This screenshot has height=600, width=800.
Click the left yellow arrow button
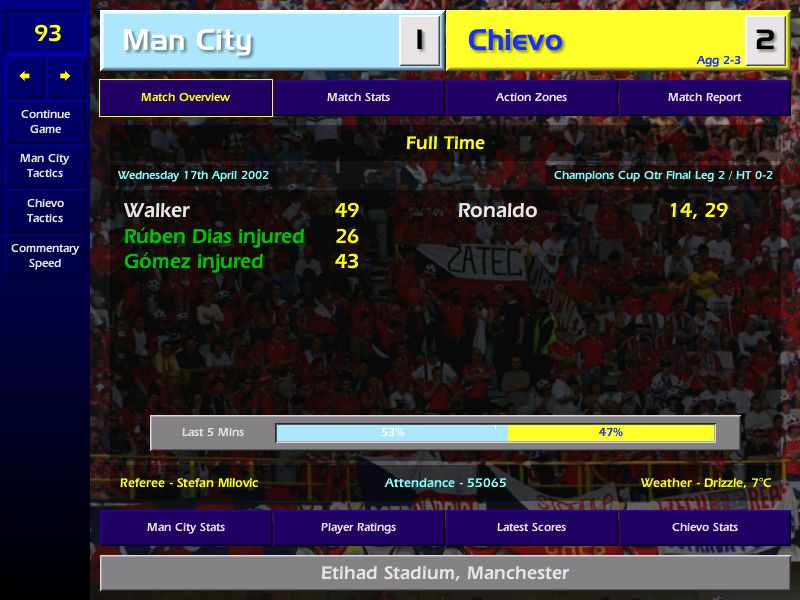tap(26, 76)
